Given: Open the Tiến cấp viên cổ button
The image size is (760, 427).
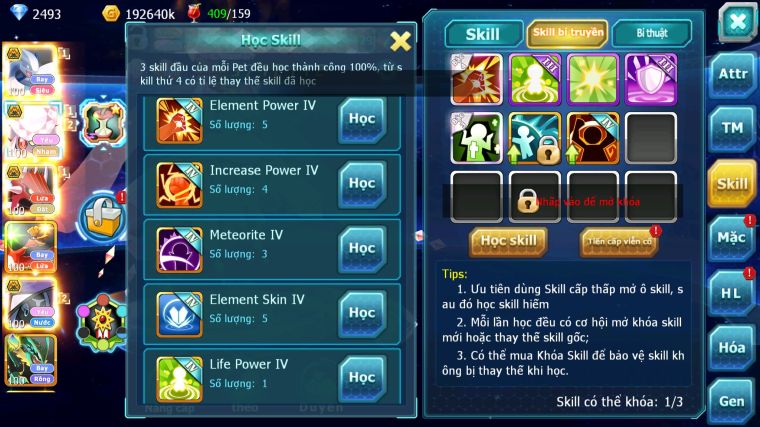Looking at the screenshot, I should (619, 241).
